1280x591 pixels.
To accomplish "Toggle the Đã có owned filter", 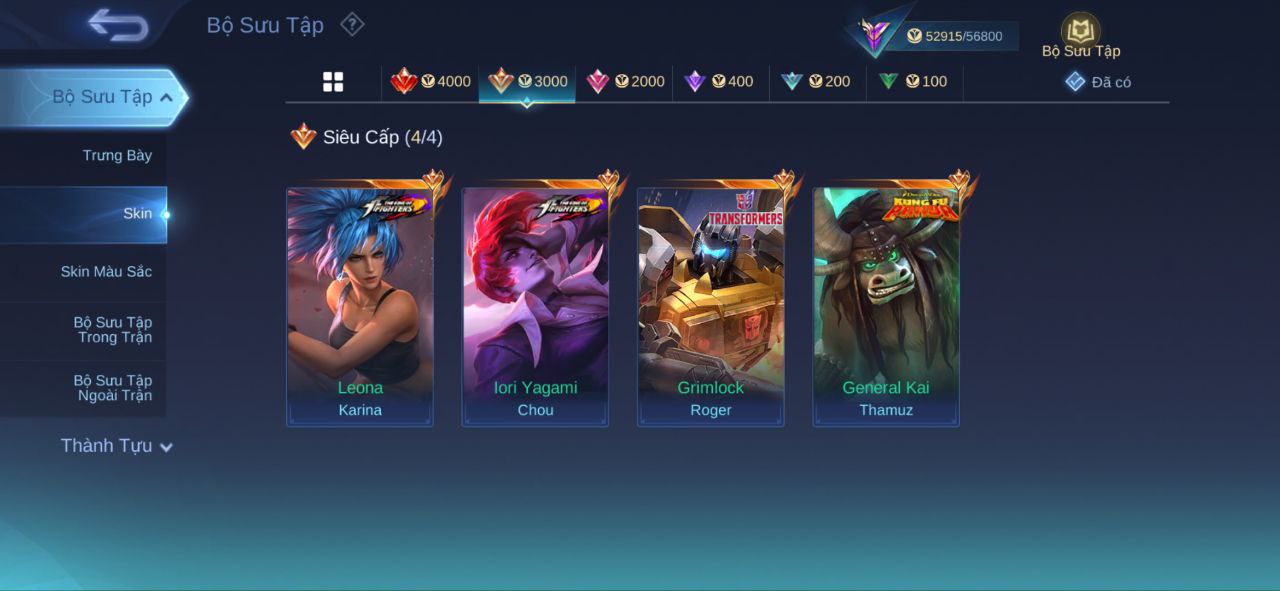I will (1098, 82).
